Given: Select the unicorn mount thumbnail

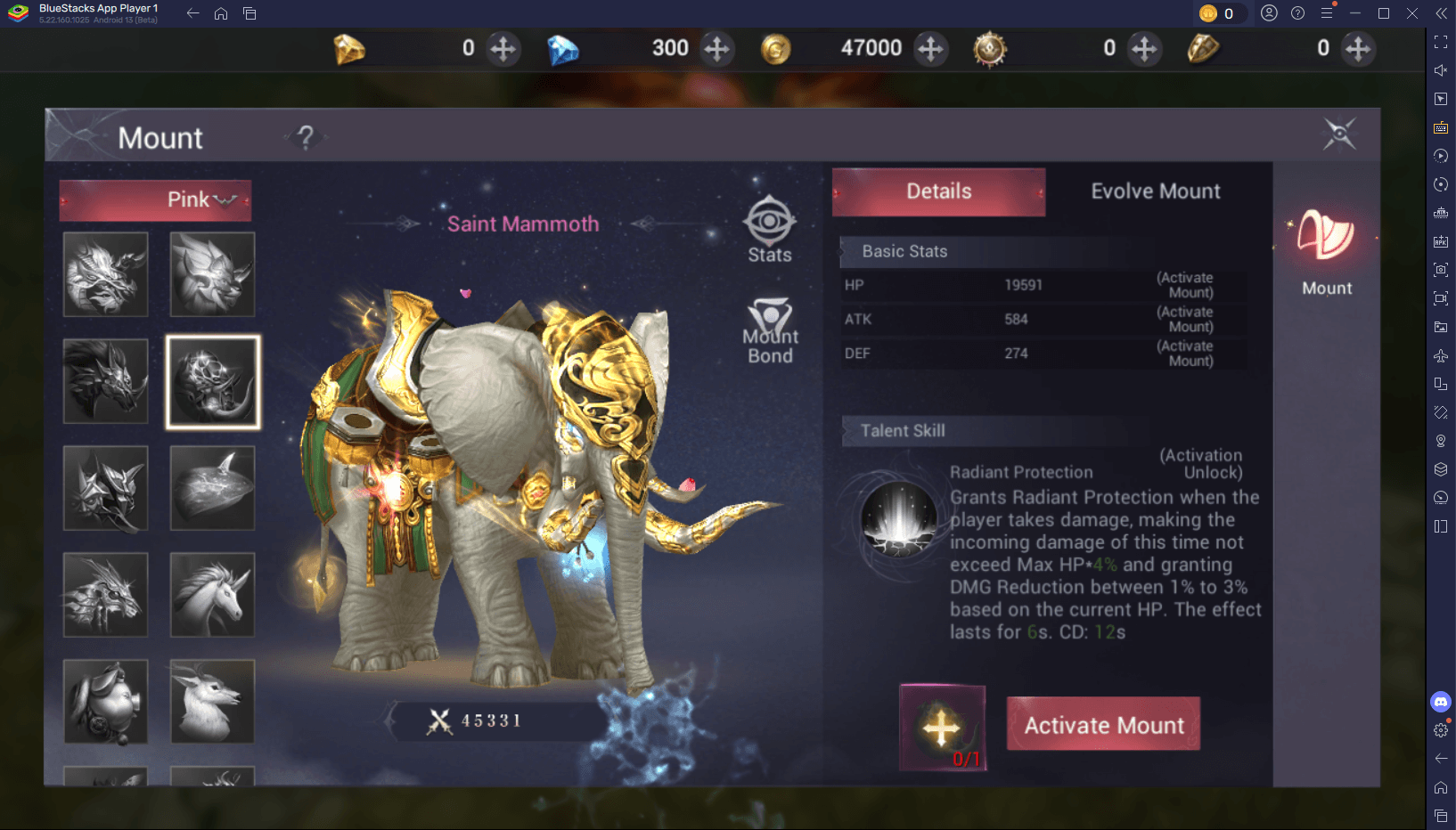Looking at the screenshot, I should 212,595.
